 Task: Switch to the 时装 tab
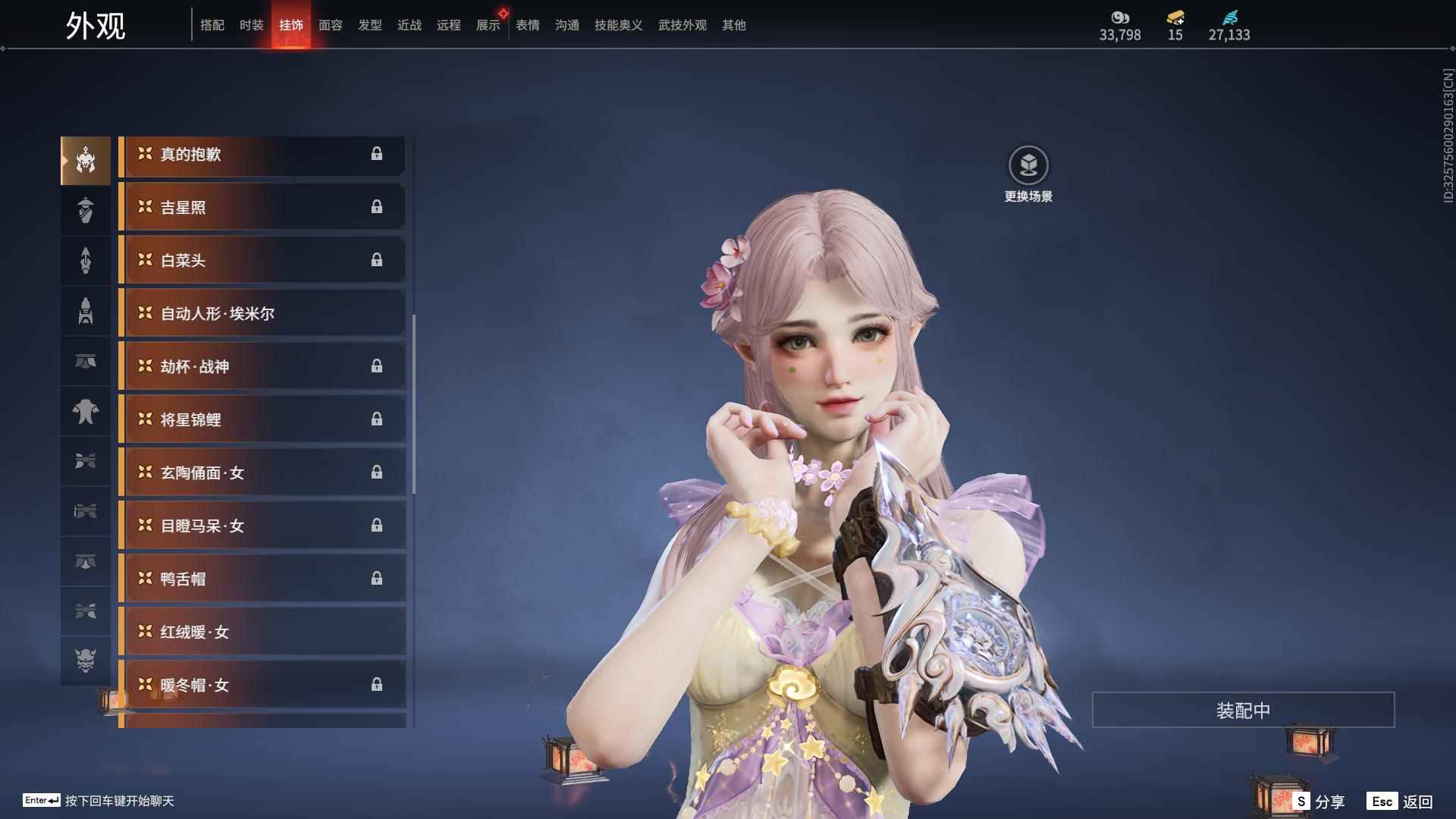tap(251, 25)
